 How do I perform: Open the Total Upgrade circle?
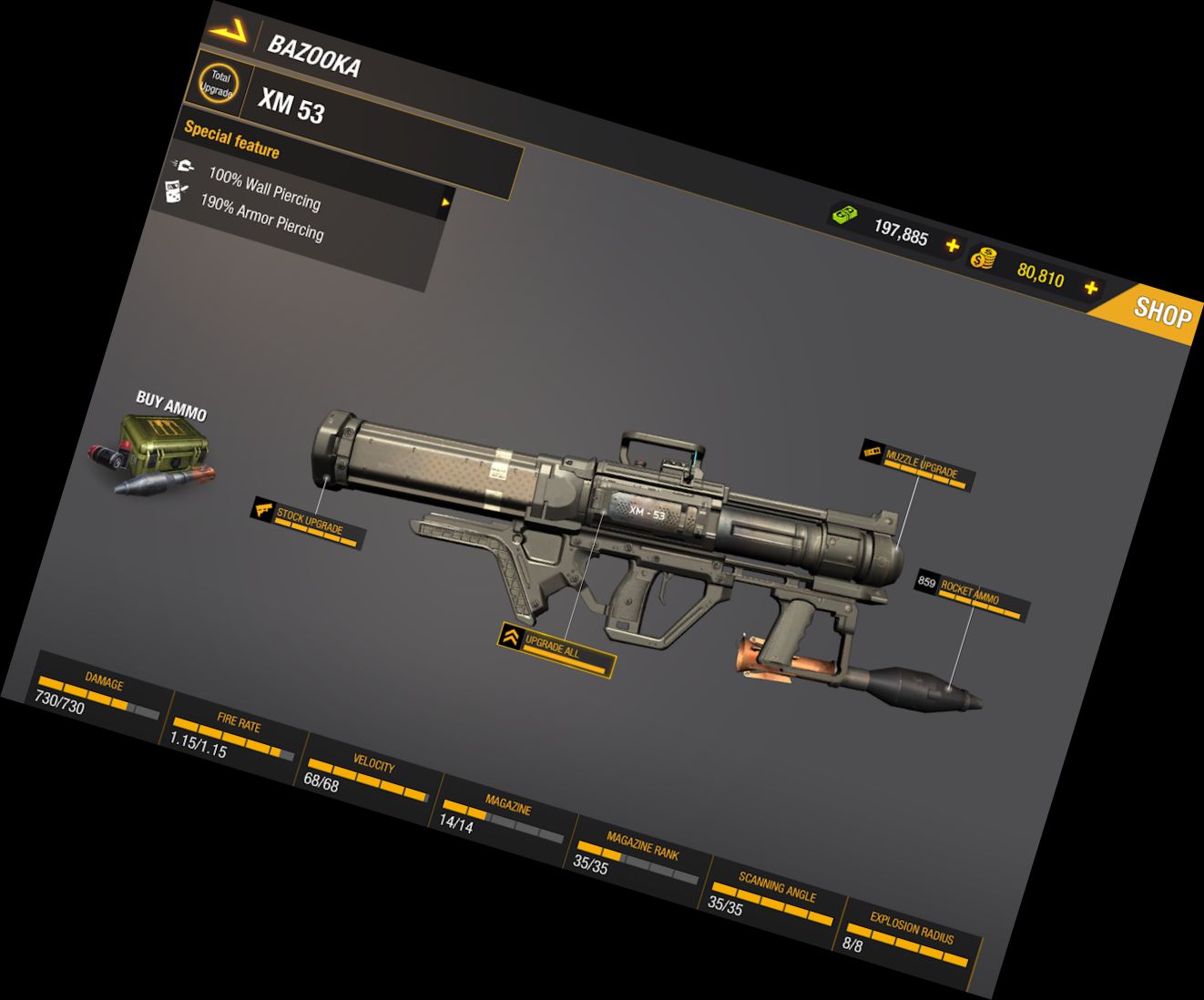[x=217, y=84]
